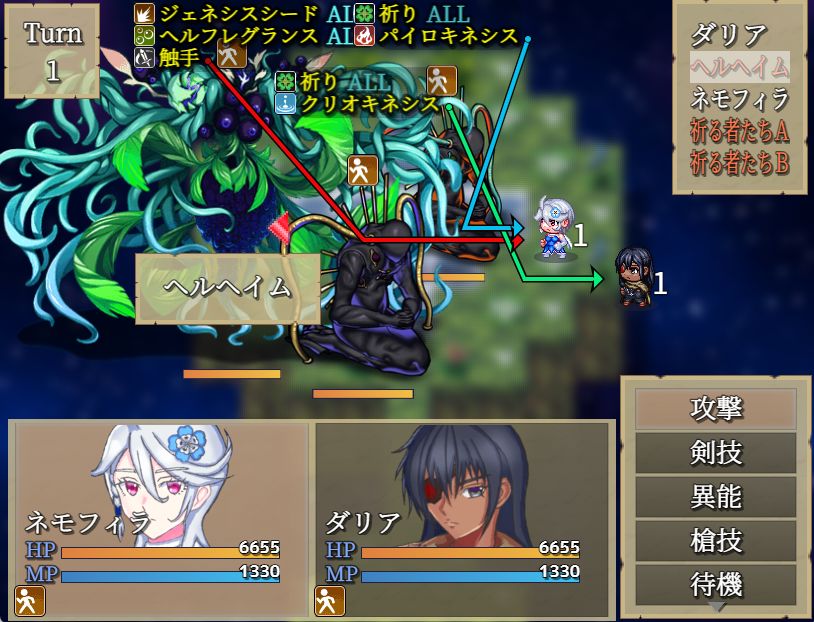Choose ネモフィラ in the turn order list
The image size is (814, 622).
pyautogui.click(x=739, y=98)
